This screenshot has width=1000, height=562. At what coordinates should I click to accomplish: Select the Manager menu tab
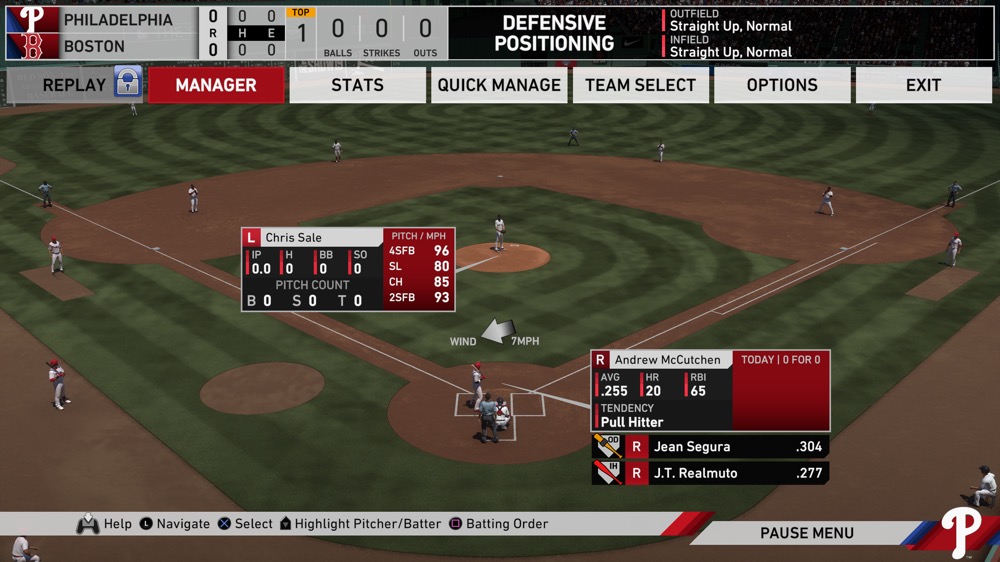click(216, 85)
